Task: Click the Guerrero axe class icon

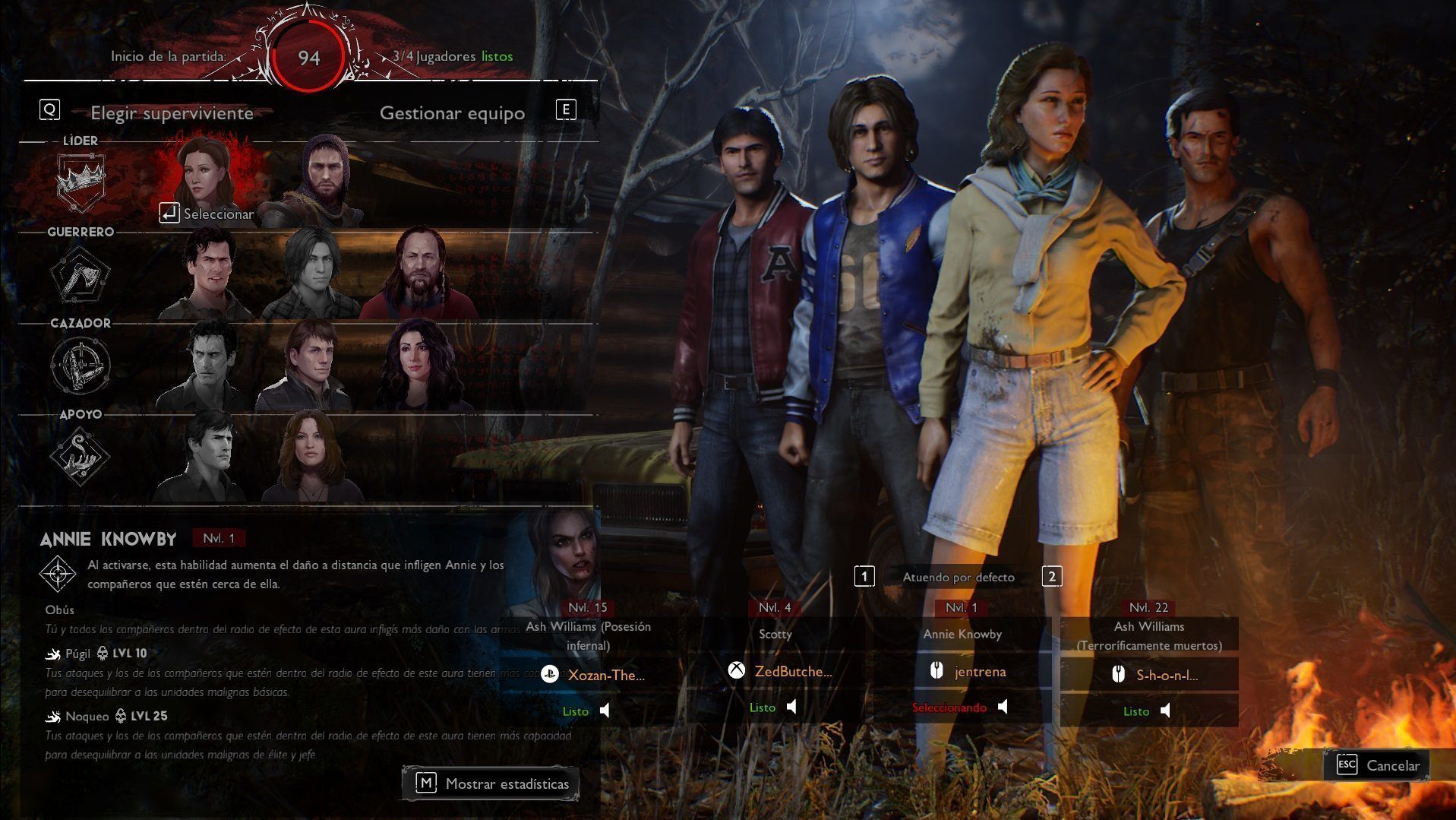Action: [x=80, y=274]
